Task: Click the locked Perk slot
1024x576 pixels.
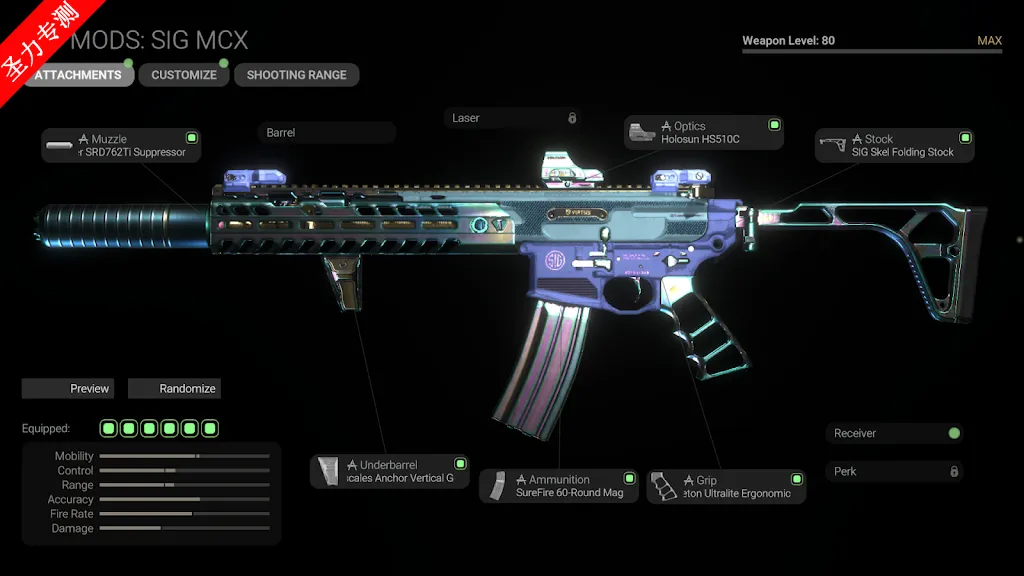Action: tap(894, 471)
